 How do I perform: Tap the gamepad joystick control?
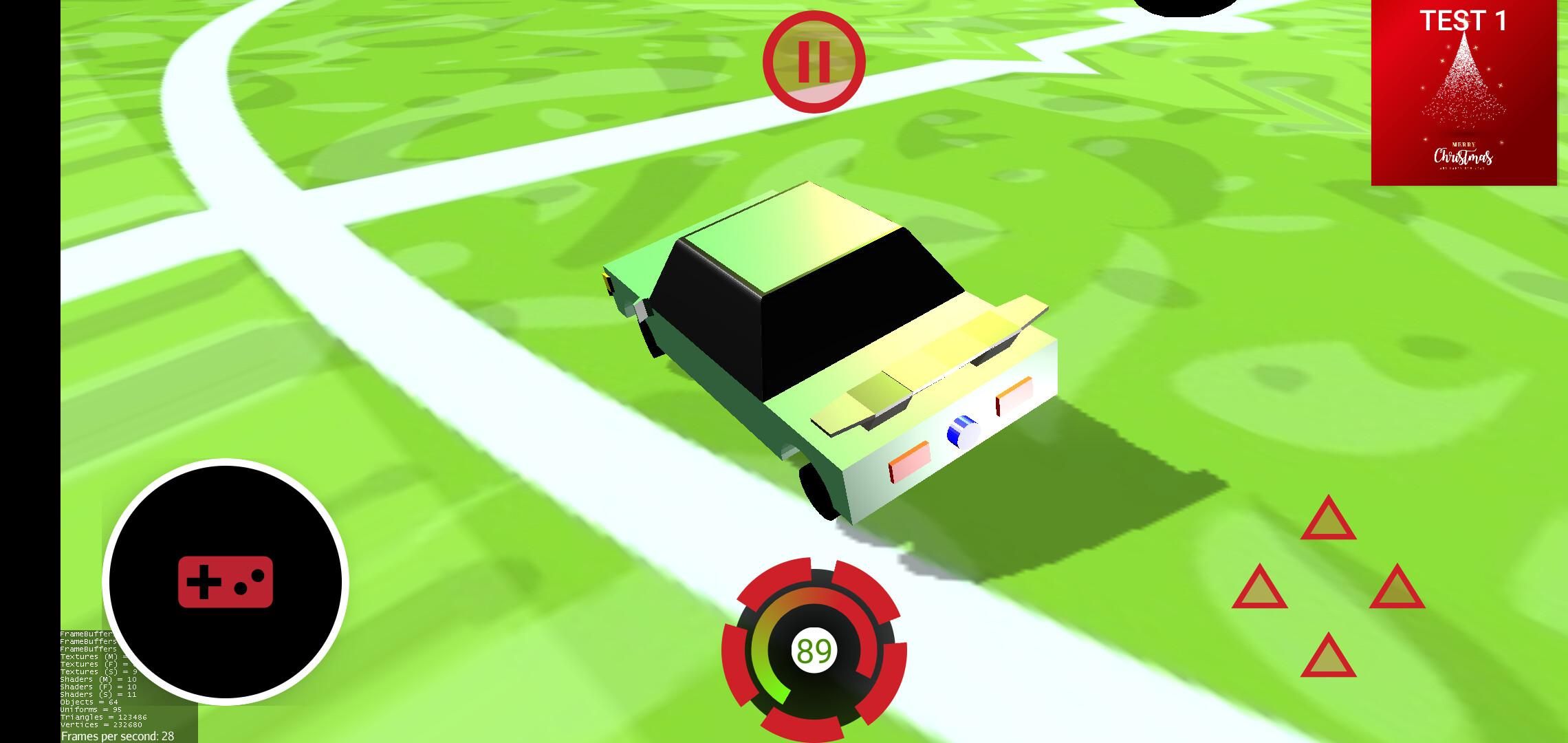coord(226,581)
